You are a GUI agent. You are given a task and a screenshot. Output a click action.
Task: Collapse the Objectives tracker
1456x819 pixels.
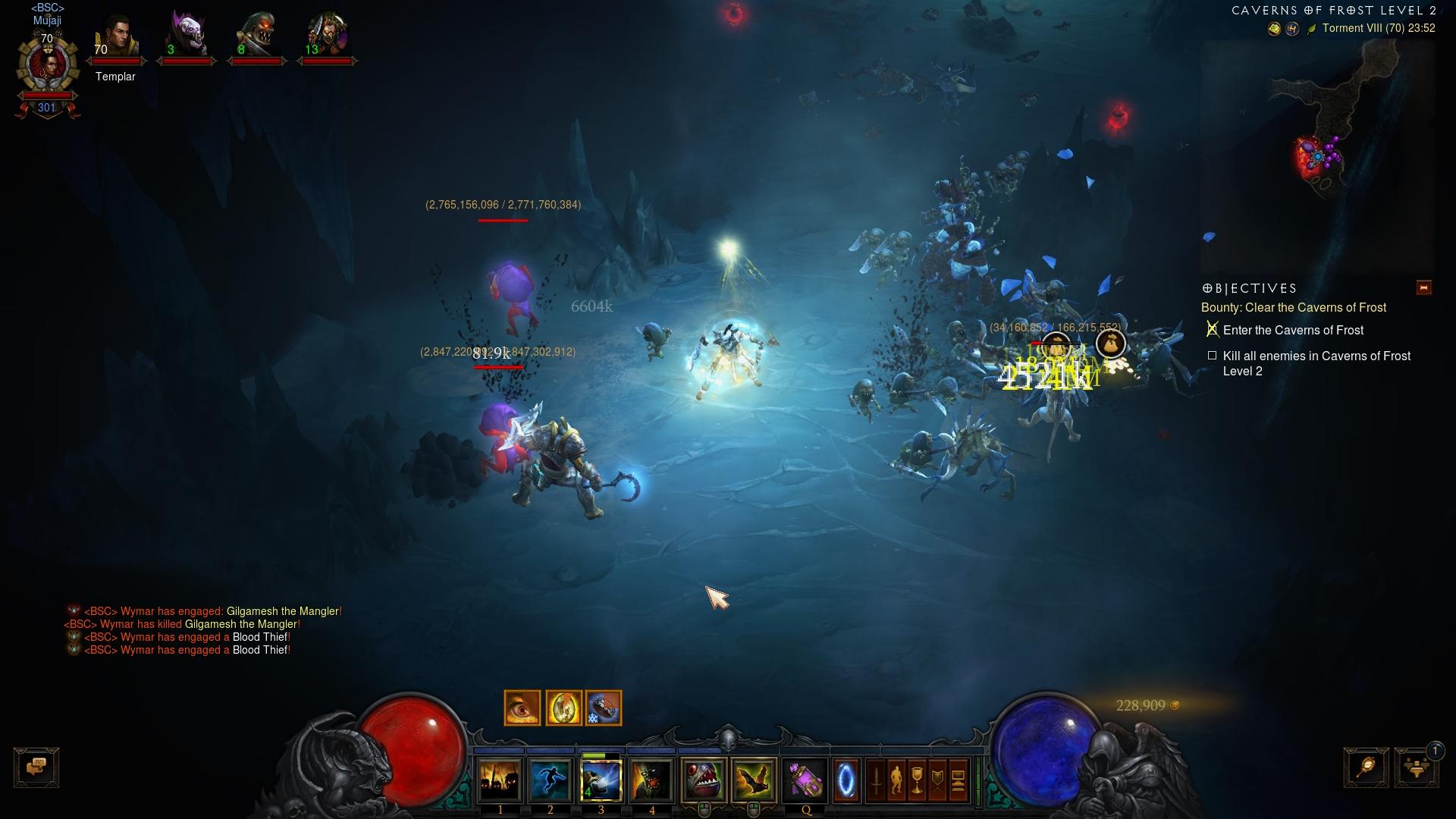[1423, 287]
